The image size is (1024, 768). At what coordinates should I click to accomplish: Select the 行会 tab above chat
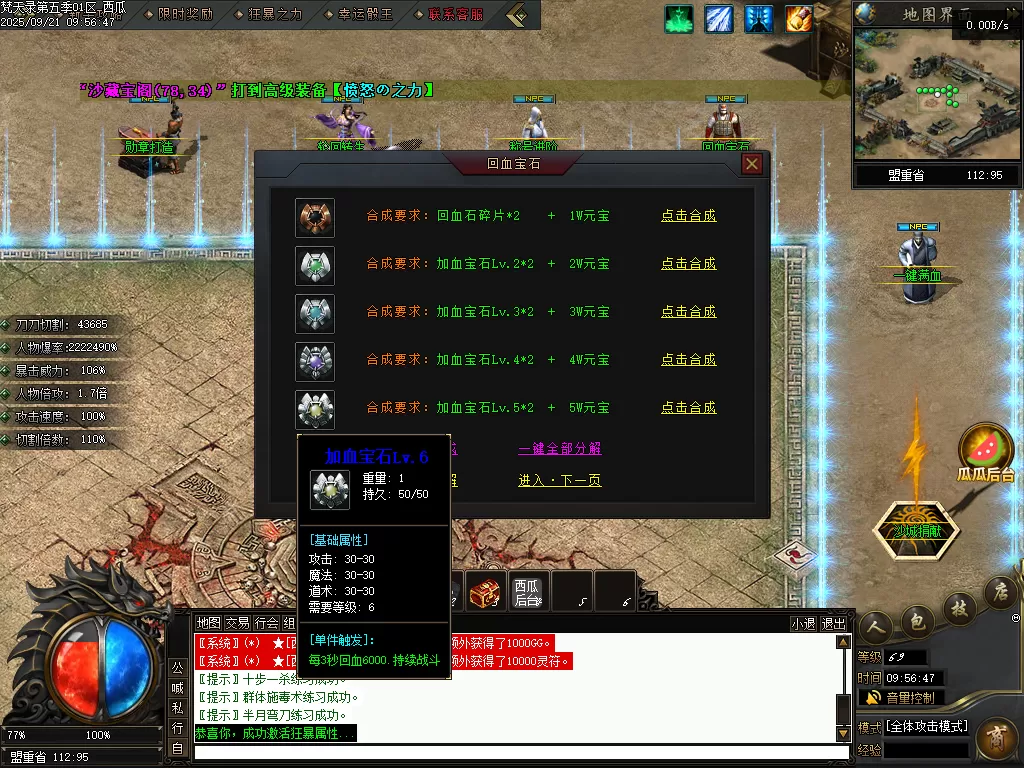266,623
